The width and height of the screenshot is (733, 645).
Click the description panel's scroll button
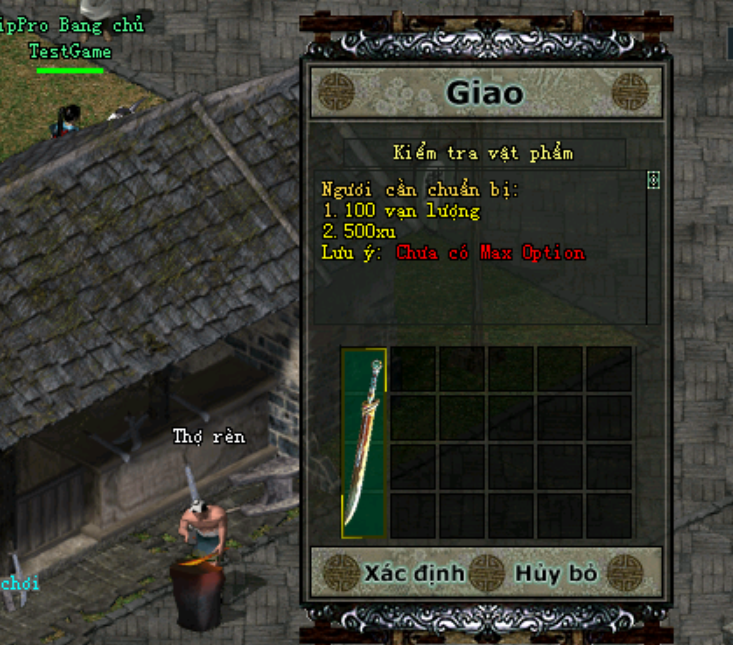tap(653, 180)
